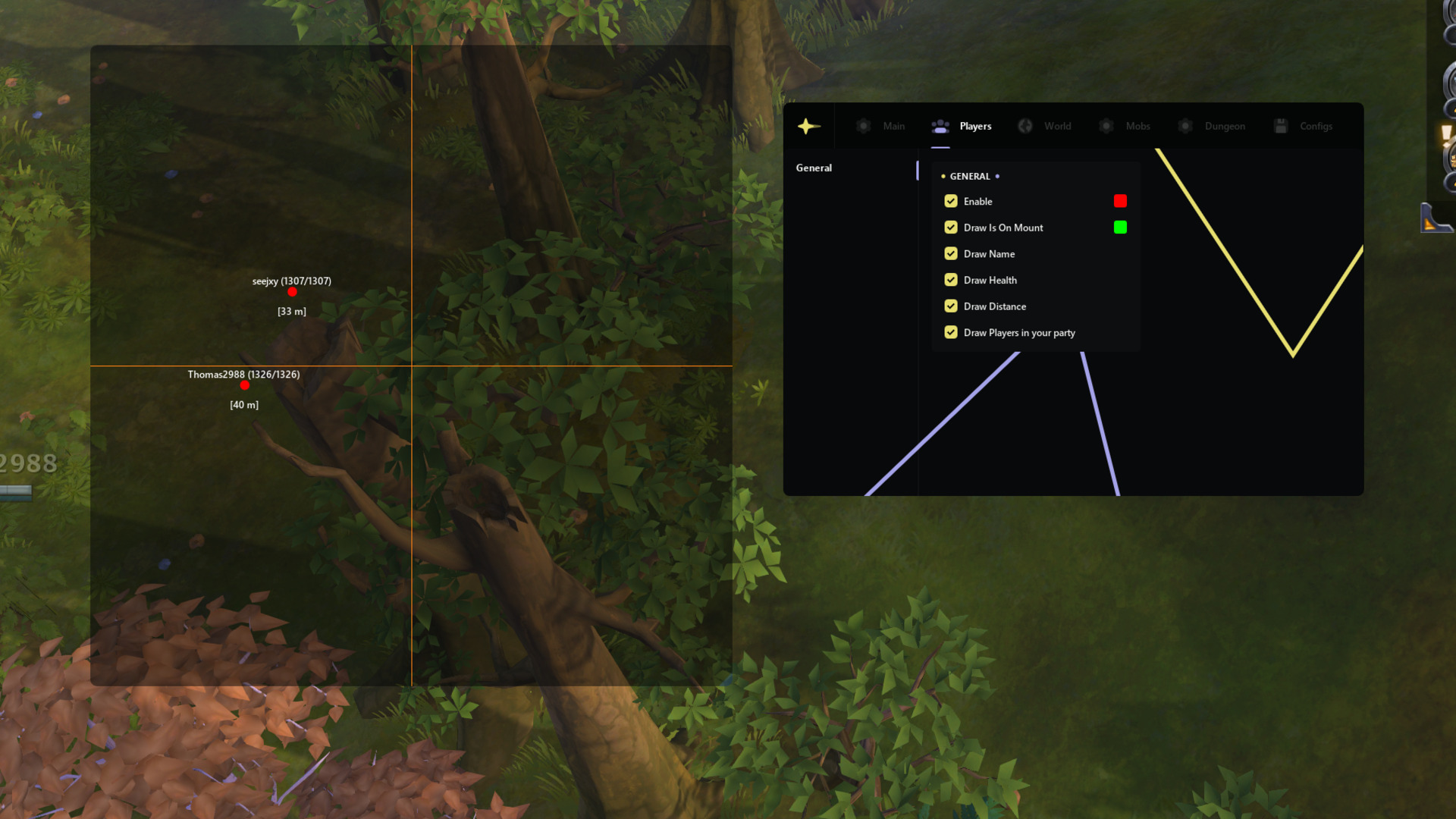Screen dimensions: 1456x819
Task: Collapse the GENERAL section header
Action: (969, 176)
